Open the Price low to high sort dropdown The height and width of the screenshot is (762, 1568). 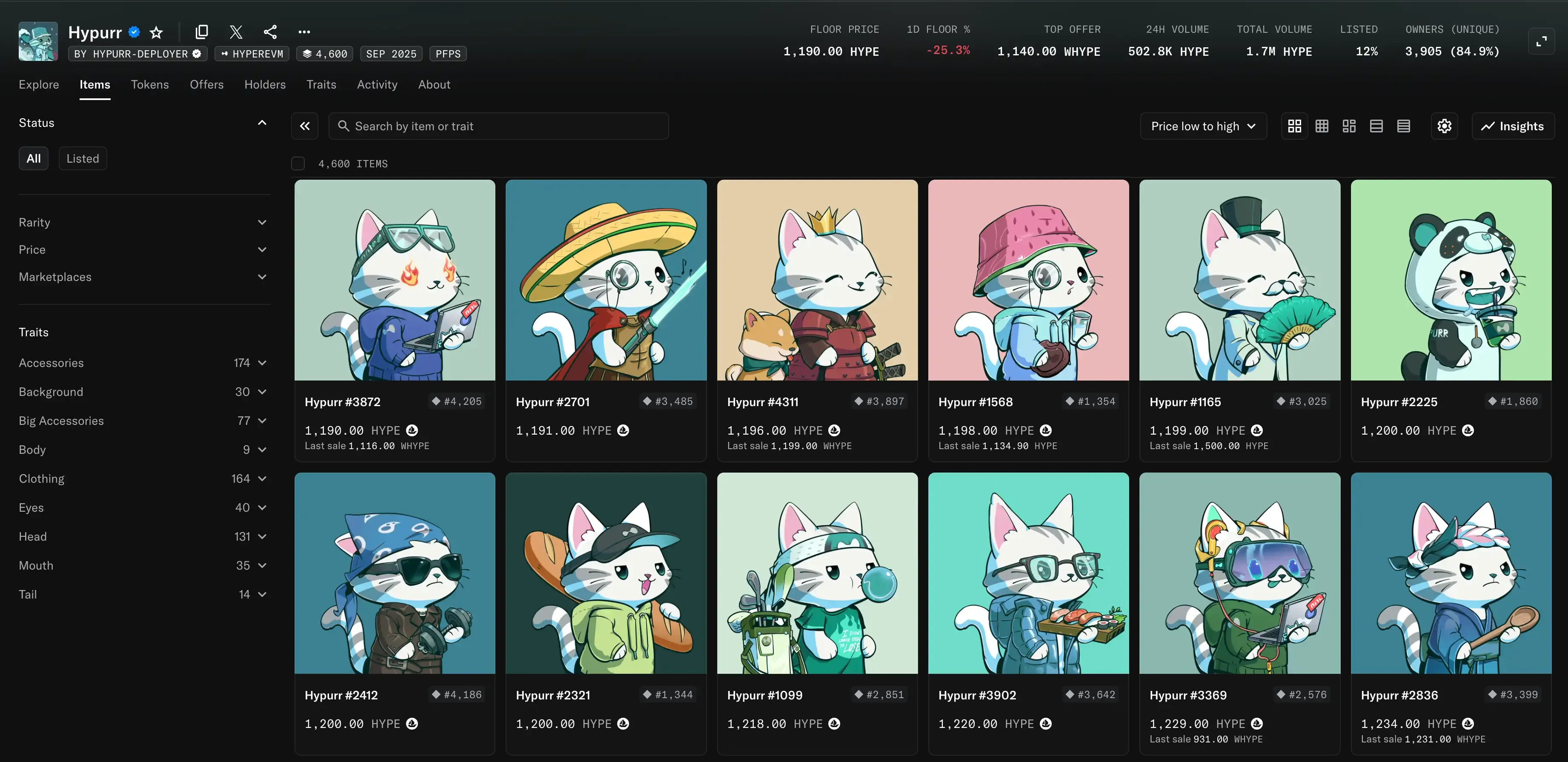click(x=1203, y=126)
